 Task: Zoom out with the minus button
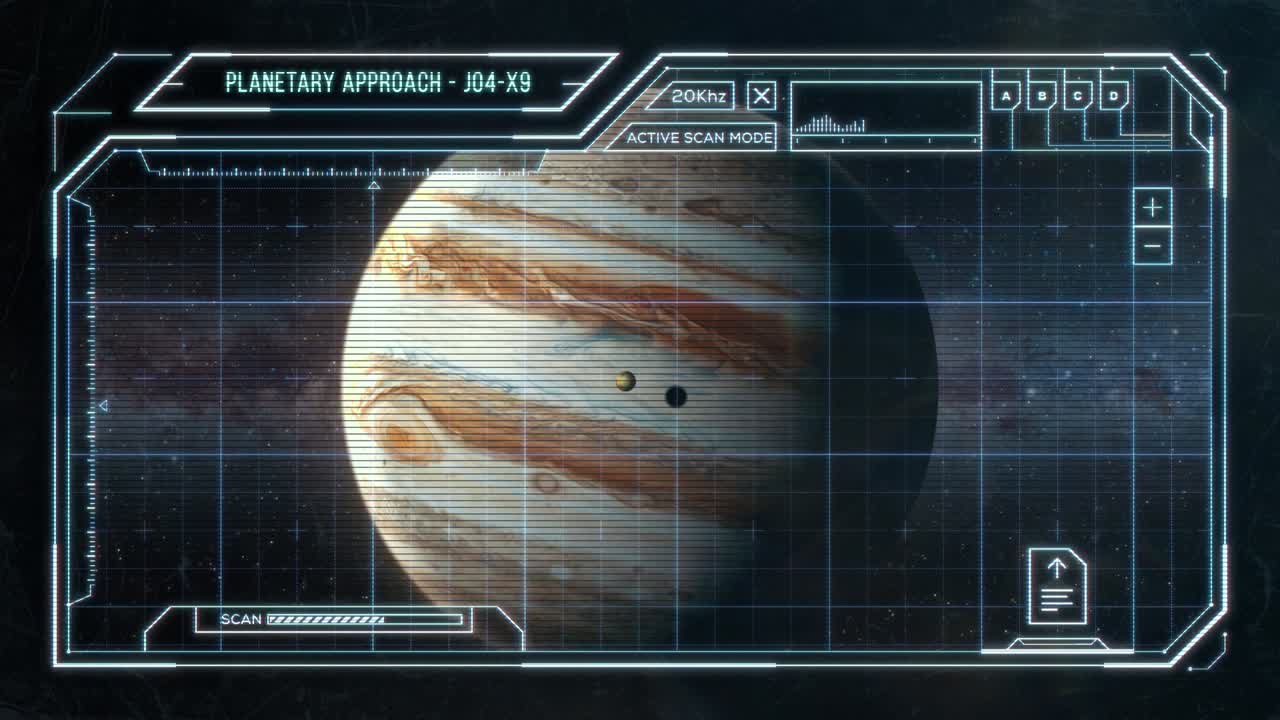click(x=1153, y=246)
